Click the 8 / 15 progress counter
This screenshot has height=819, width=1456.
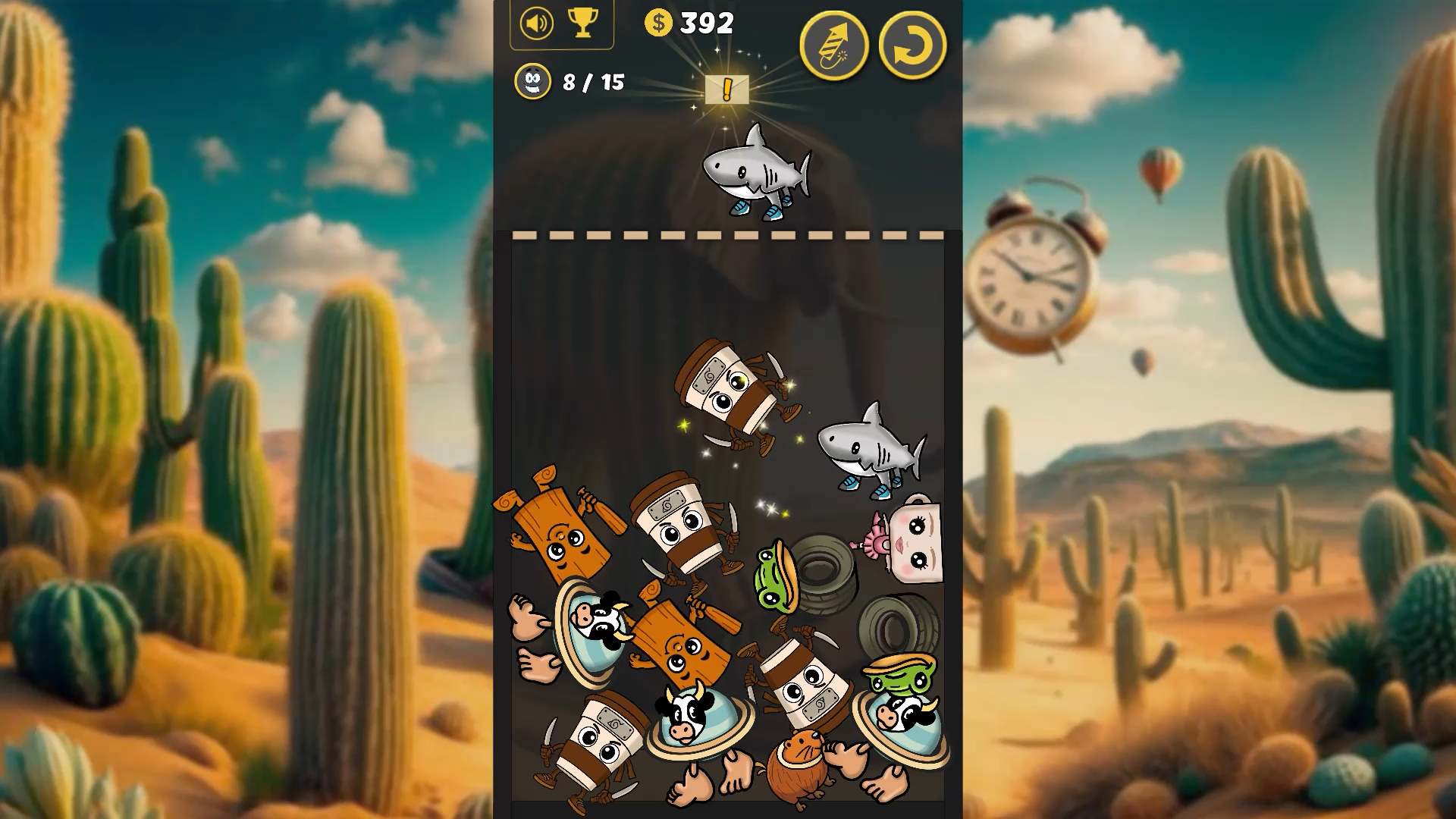coord(592,83)
